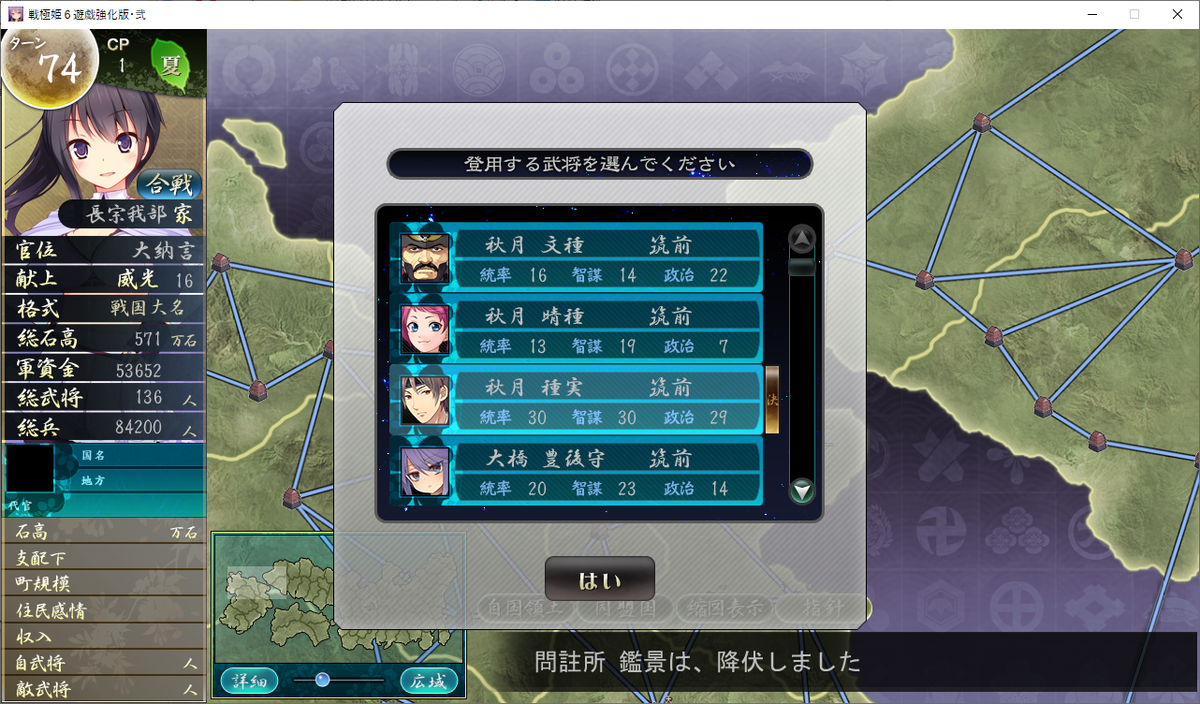Pick 秋月 種実 in the officer list

pos(577,400)
